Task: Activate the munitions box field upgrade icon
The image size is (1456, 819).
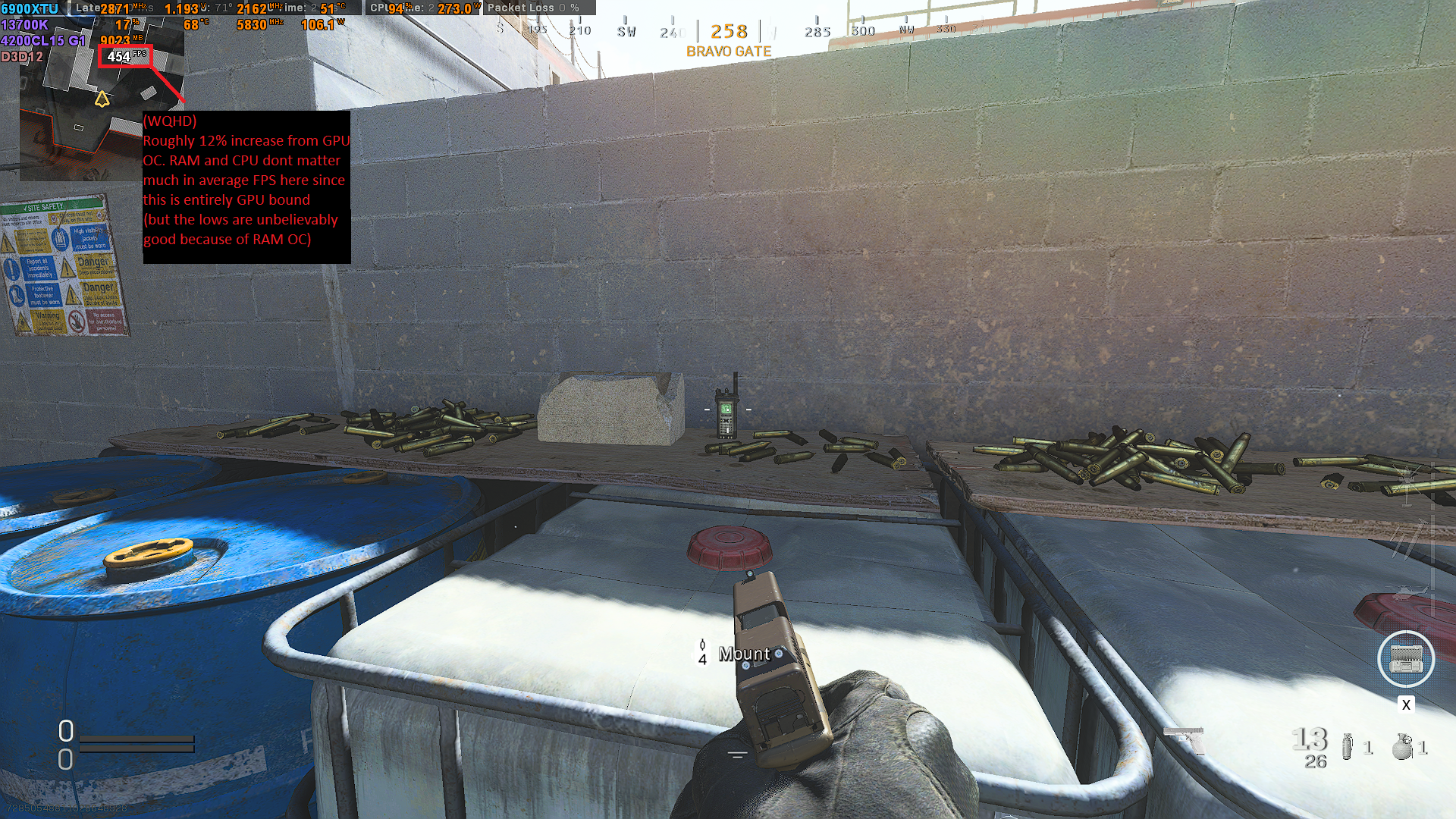Action: [1405, 658]
